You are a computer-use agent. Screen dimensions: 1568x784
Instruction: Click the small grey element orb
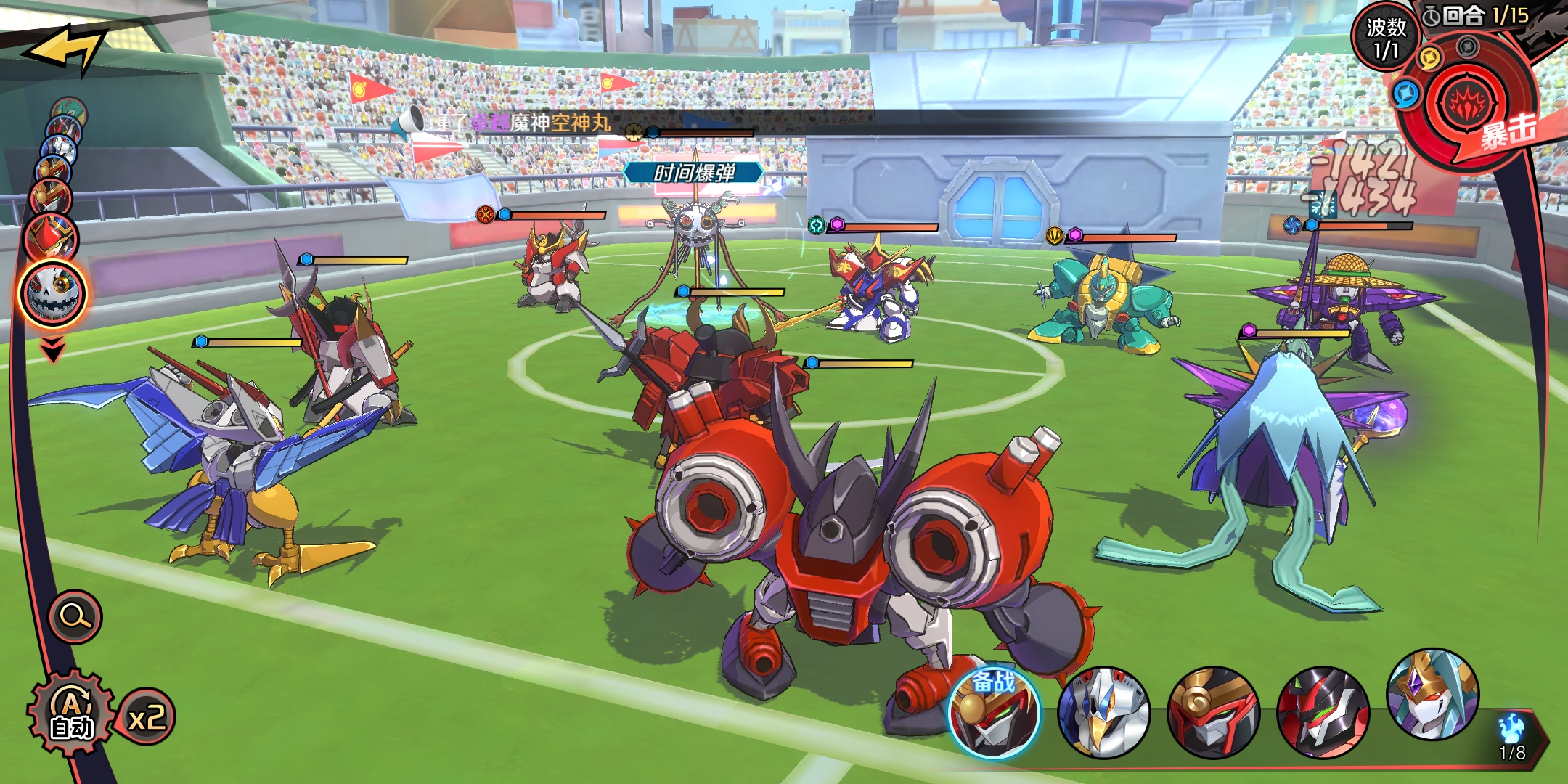pyautogui.click(x=1468, y=48)
